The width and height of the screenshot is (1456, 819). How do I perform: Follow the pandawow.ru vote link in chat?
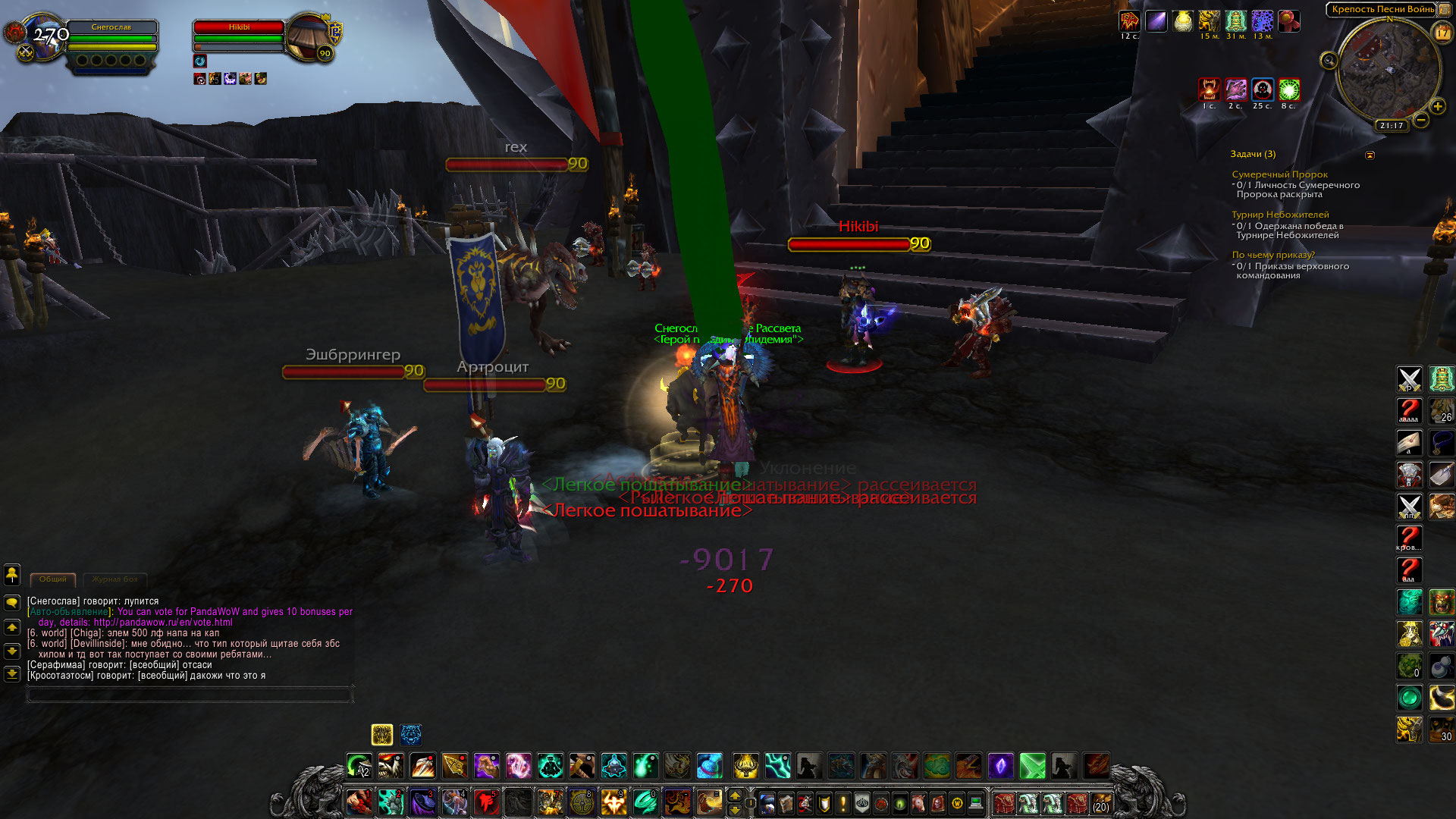(163, 623)
